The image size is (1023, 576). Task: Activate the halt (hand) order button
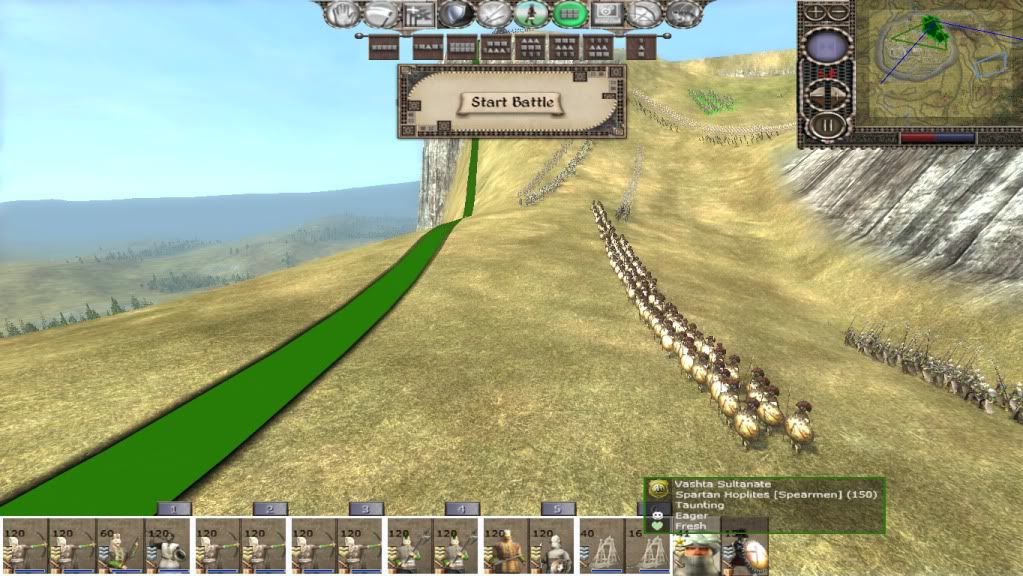point(343,14)
